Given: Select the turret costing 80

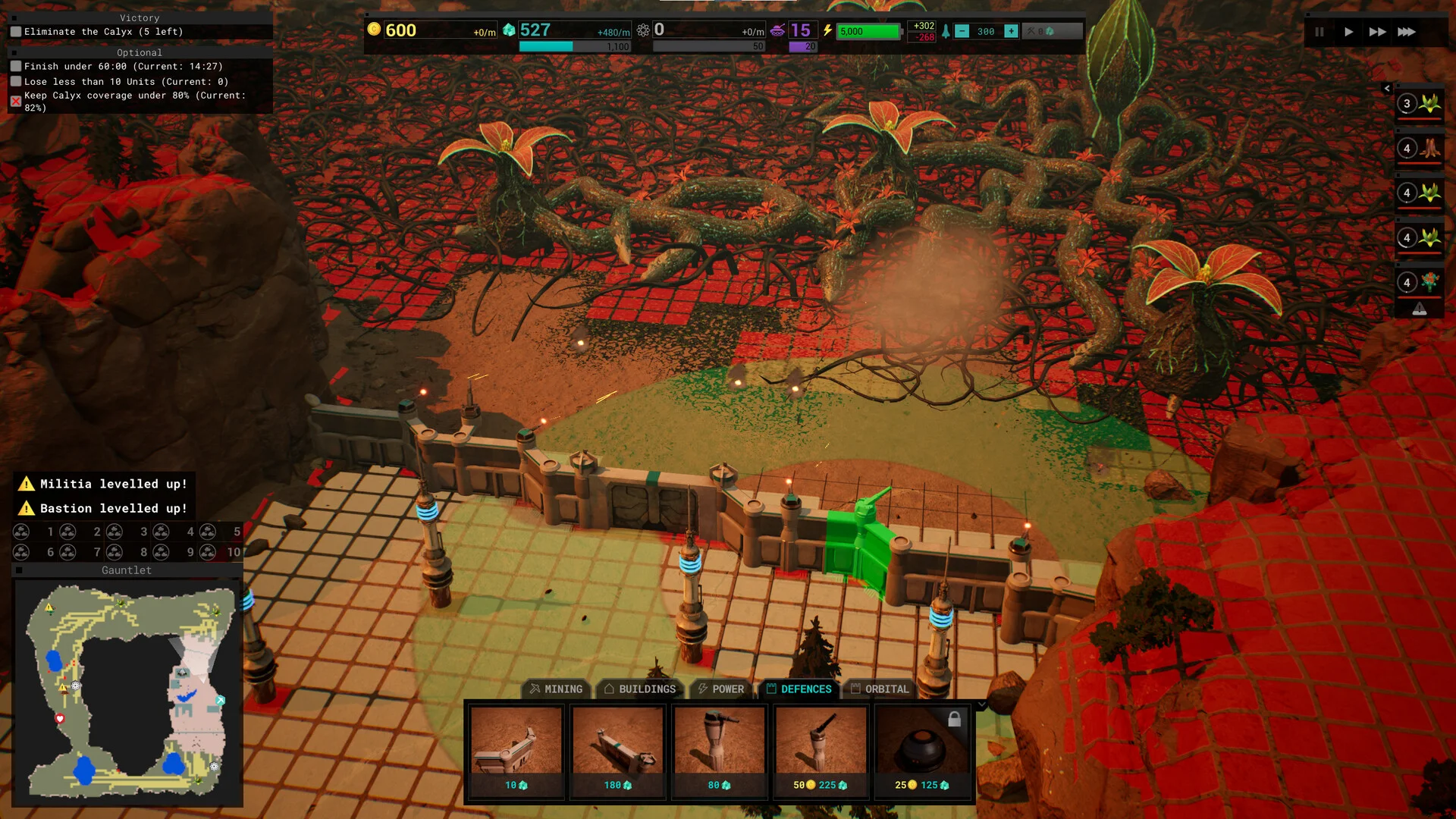Looking at the screenshot, I should click(720, 751).
